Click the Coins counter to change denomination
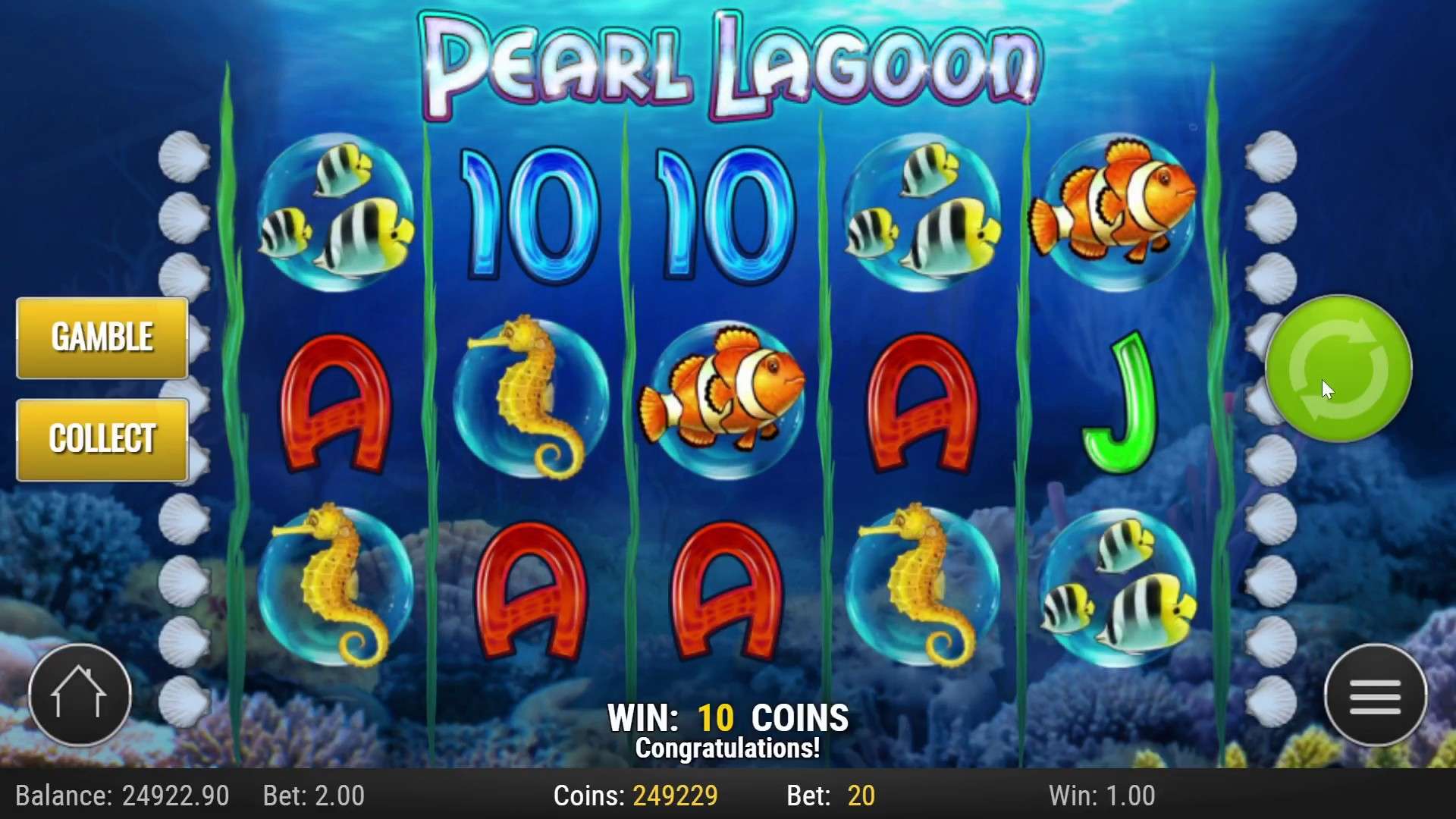Image resolution: width=1456 pixels, height=819 pixels. point(637,796)
